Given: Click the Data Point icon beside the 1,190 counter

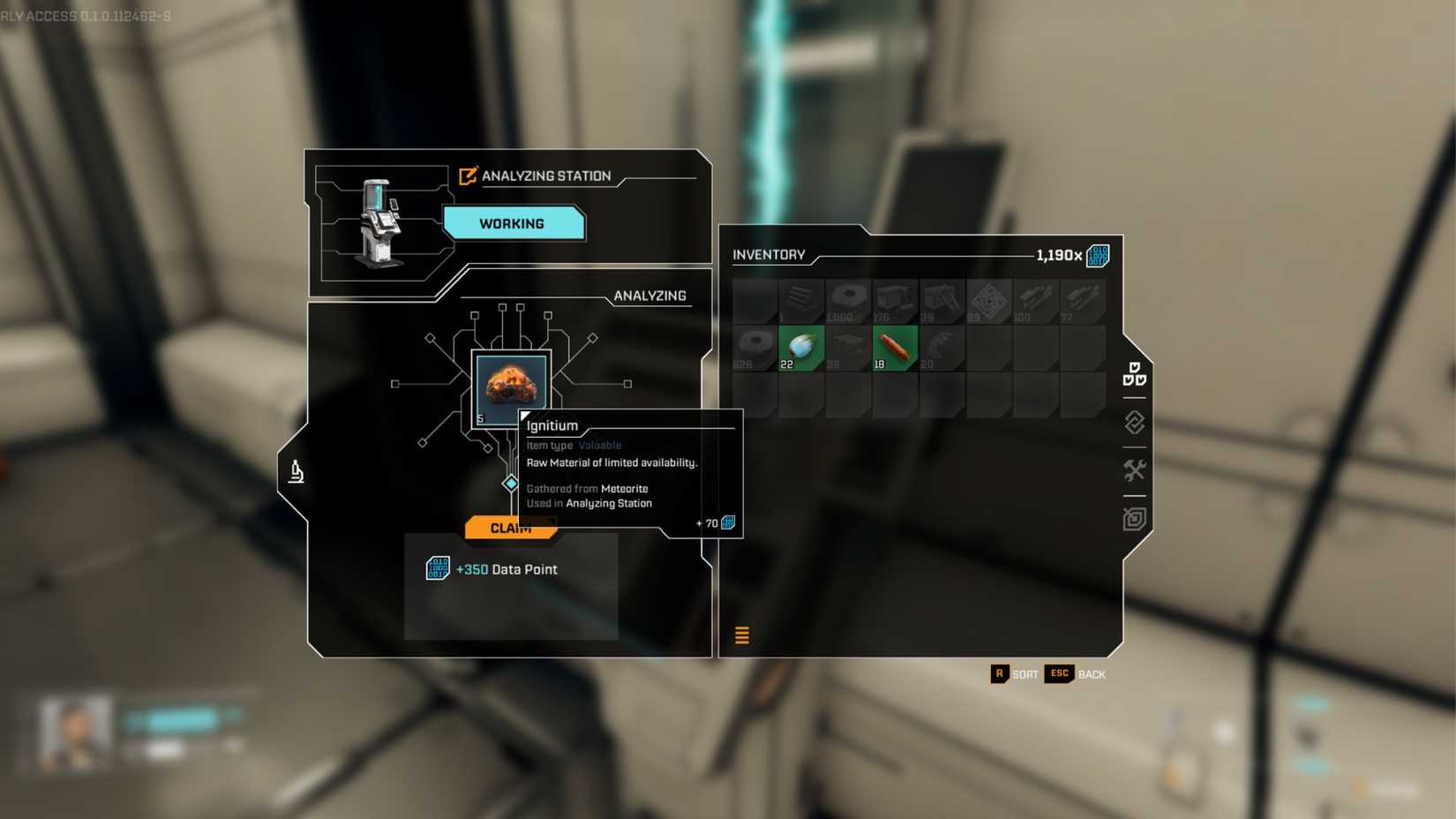Looking at the screenshot, I should pos(1097,254).
